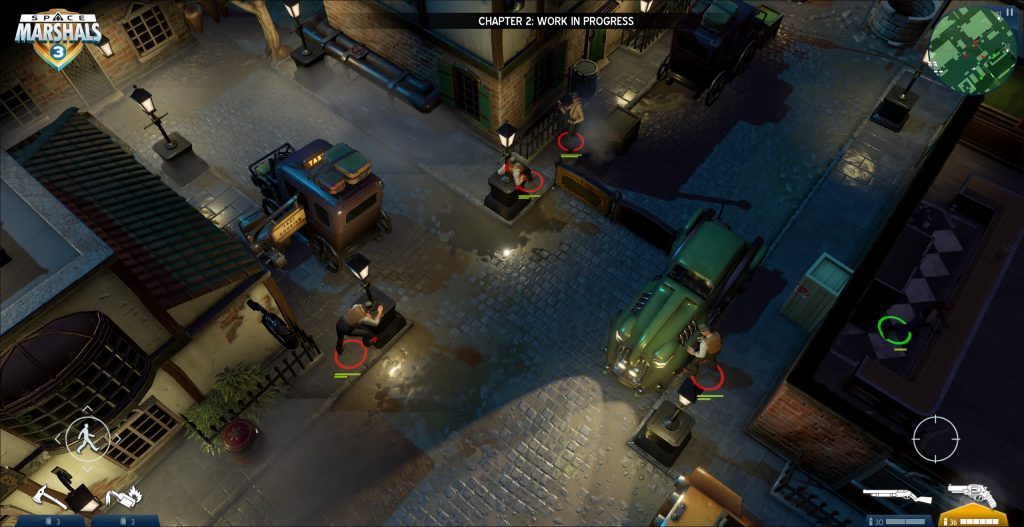
Task: Select the revolver weapon slot
Action: (x=971, y=496)
